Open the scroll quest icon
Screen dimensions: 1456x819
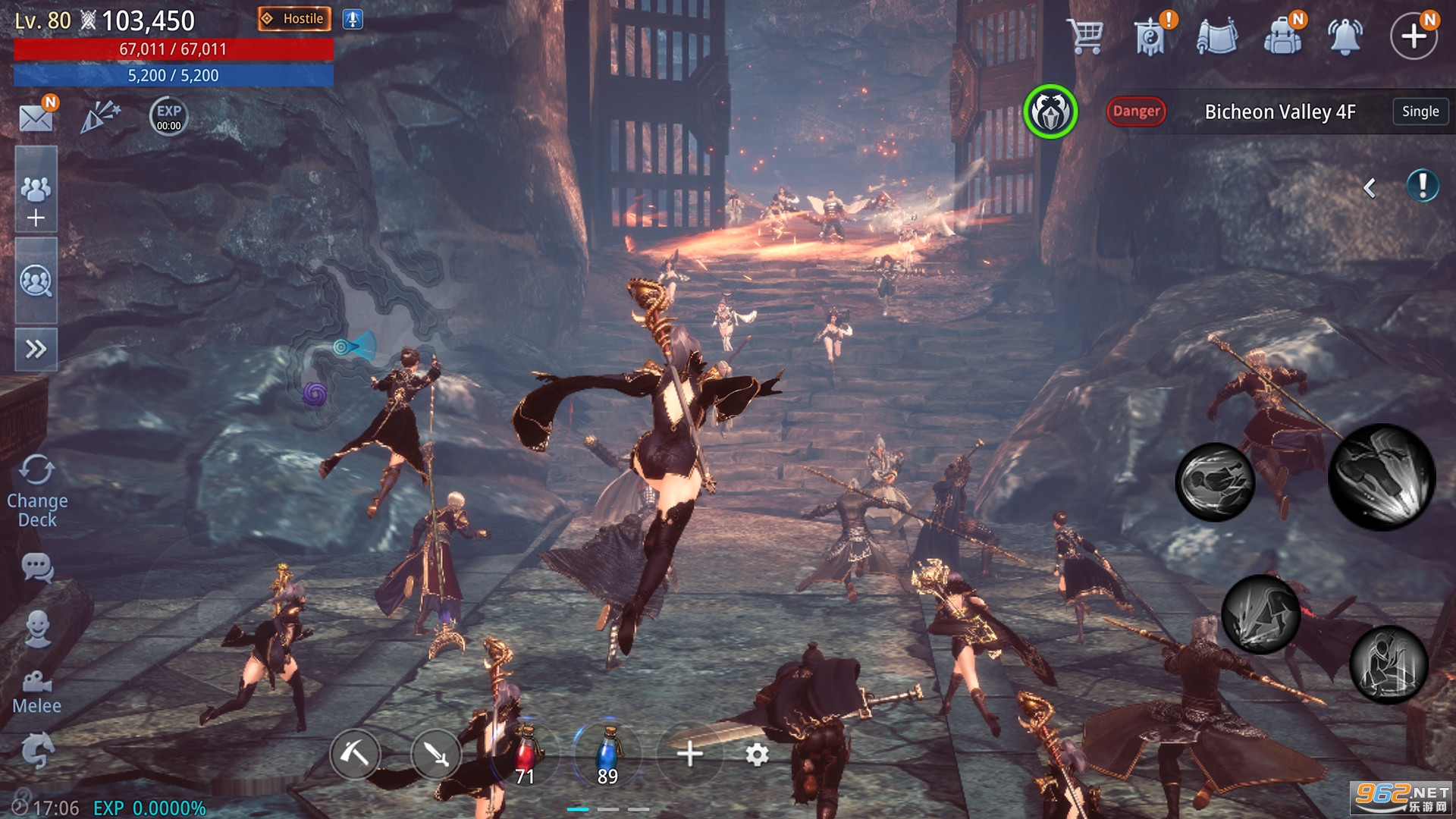click(1216, 36)
